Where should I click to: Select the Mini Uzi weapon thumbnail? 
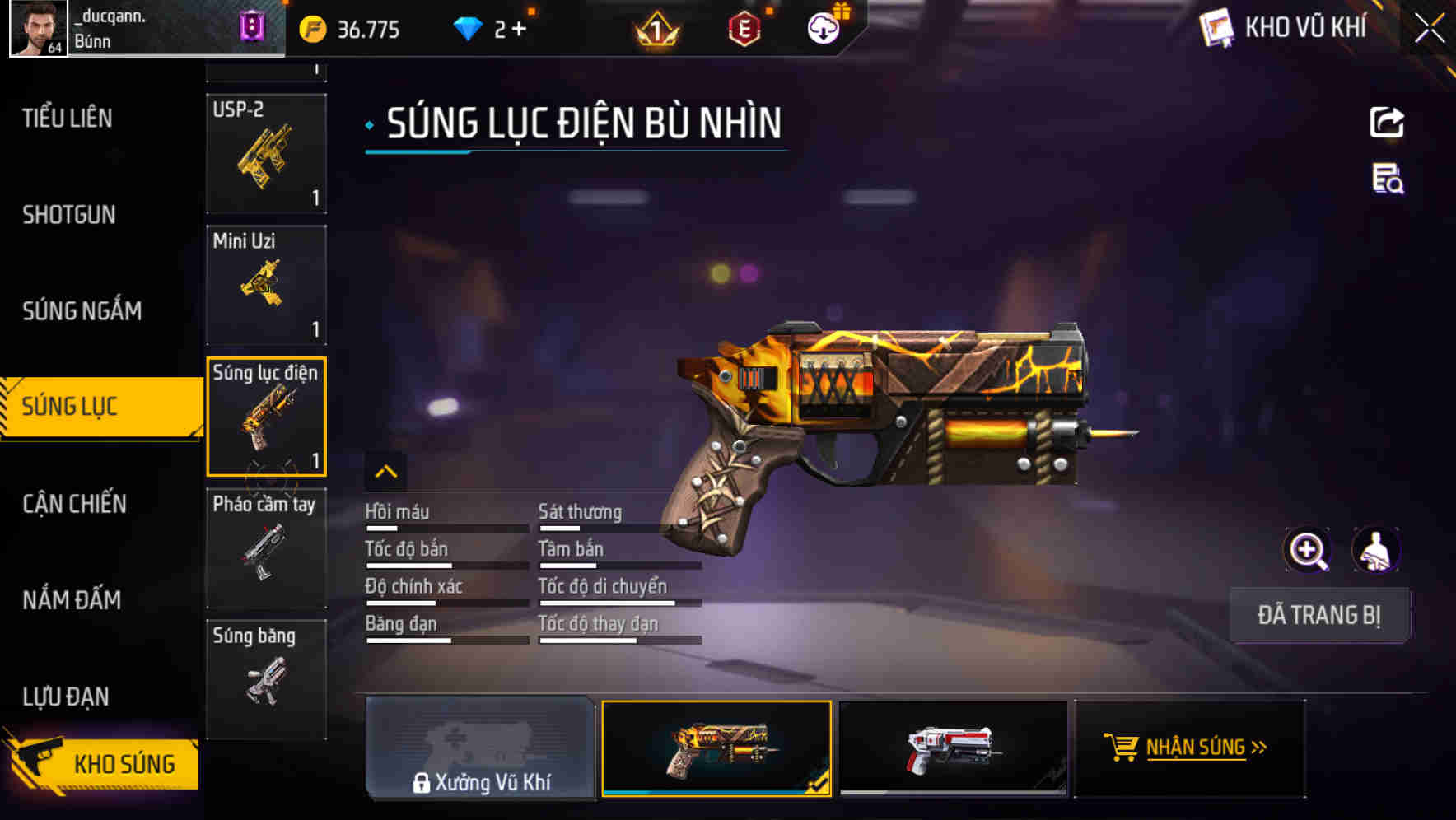(266, 284)
